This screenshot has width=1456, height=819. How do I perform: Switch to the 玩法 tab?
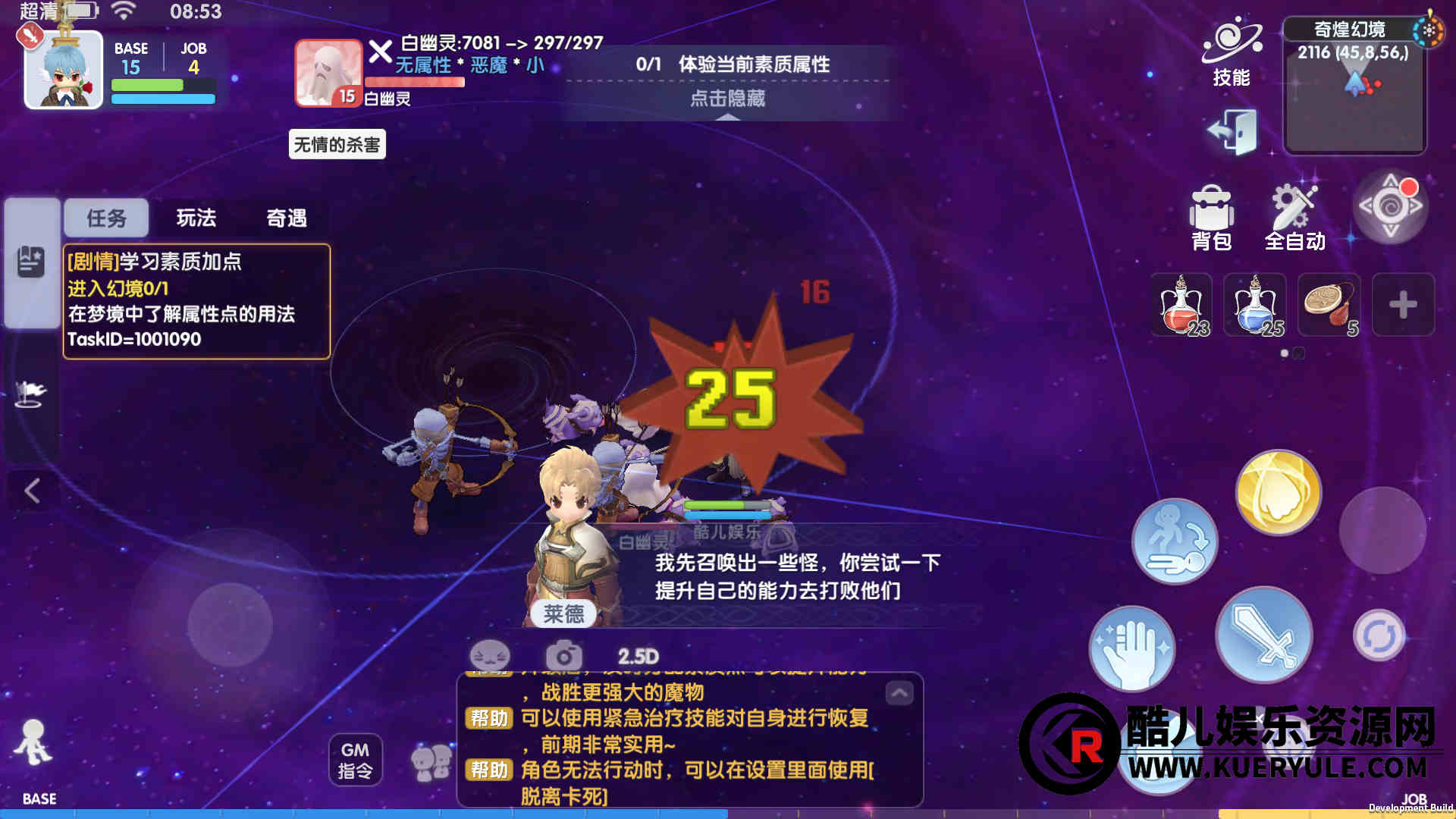(196, 218)
